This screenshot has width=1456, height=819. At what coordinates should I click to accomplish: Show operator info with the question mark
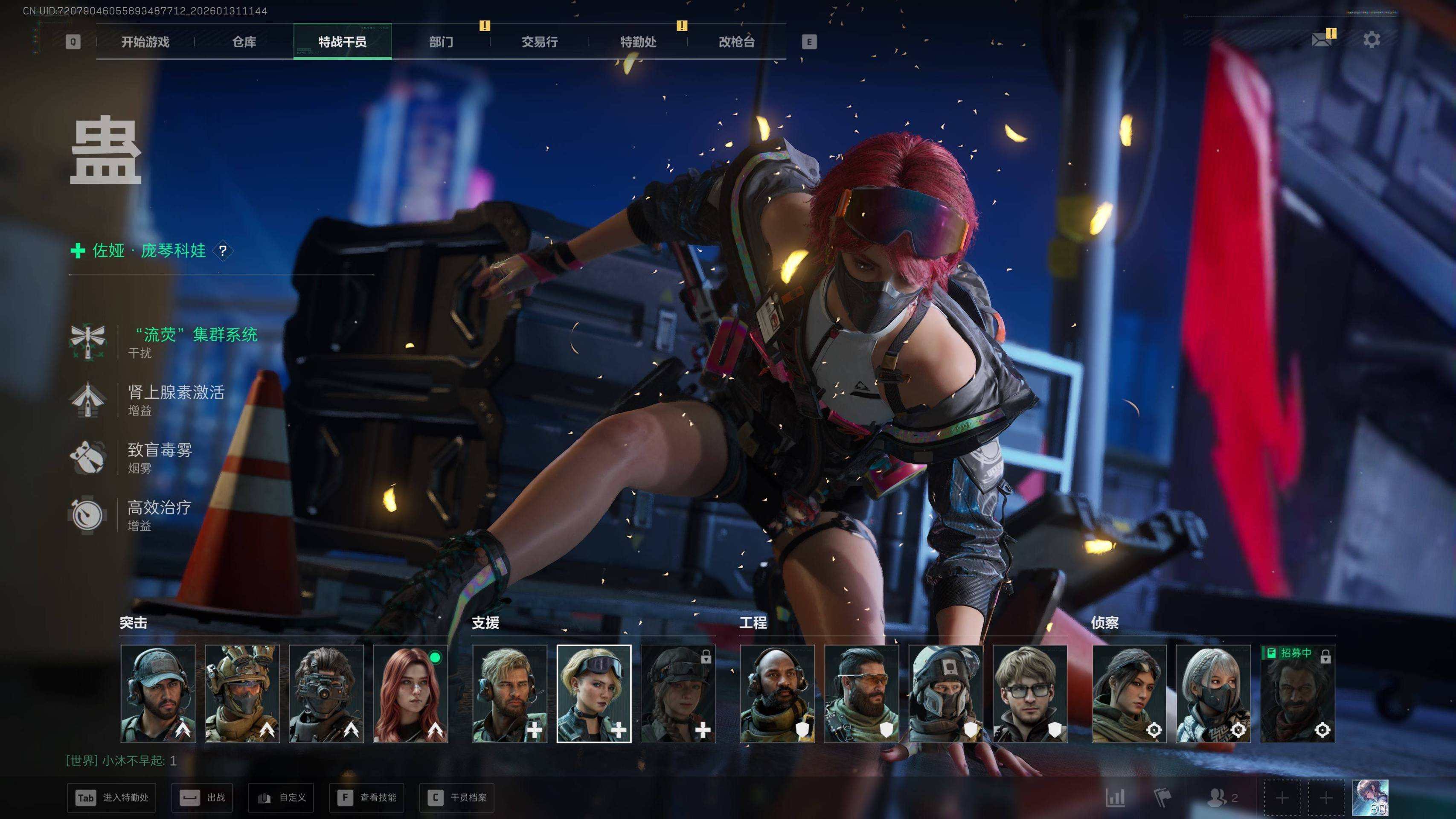223,250
